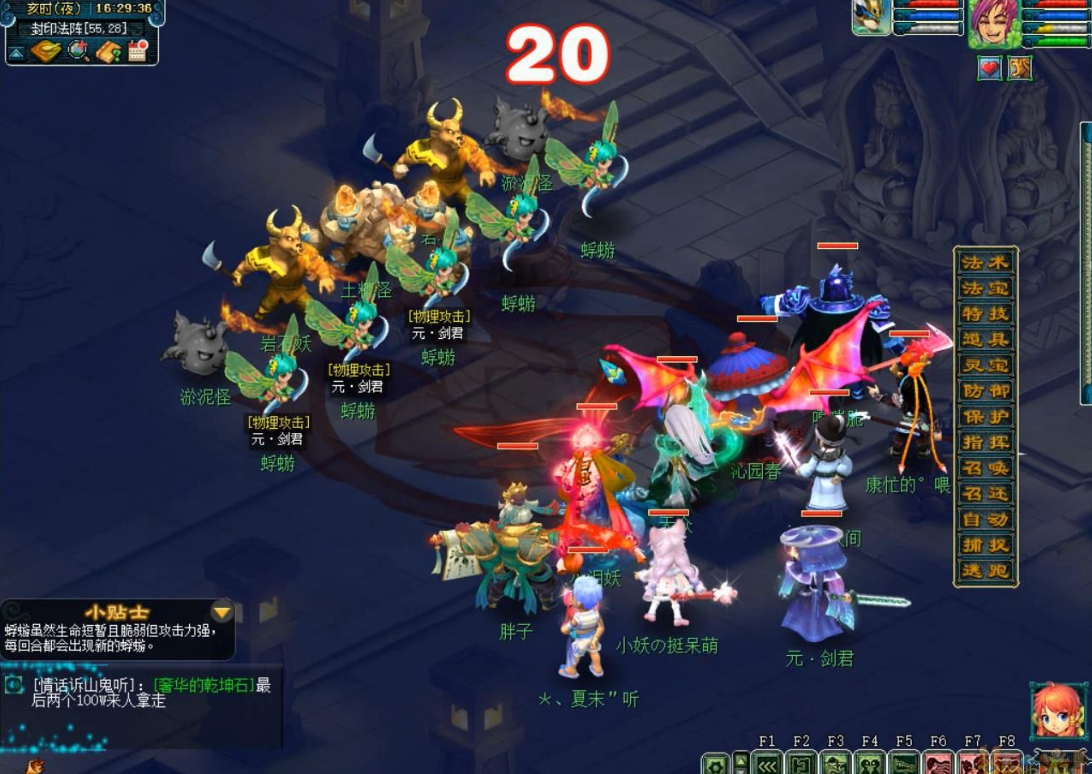
Task: Click the gear icon on the bottom bar
Action: (714, 764)
